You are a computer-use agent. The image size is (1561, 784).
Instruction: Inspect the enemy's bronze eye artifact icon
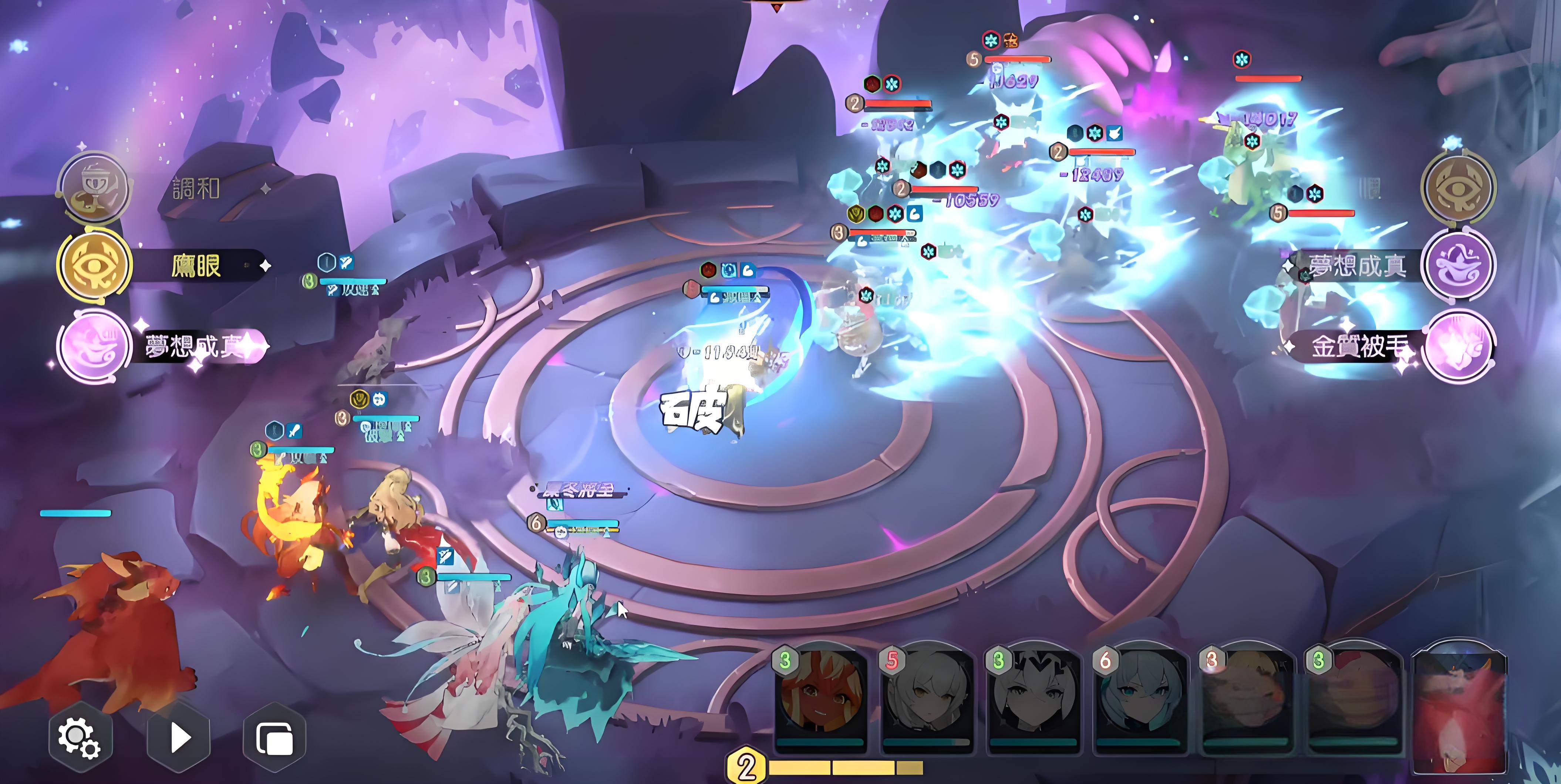pos(1459,187)
